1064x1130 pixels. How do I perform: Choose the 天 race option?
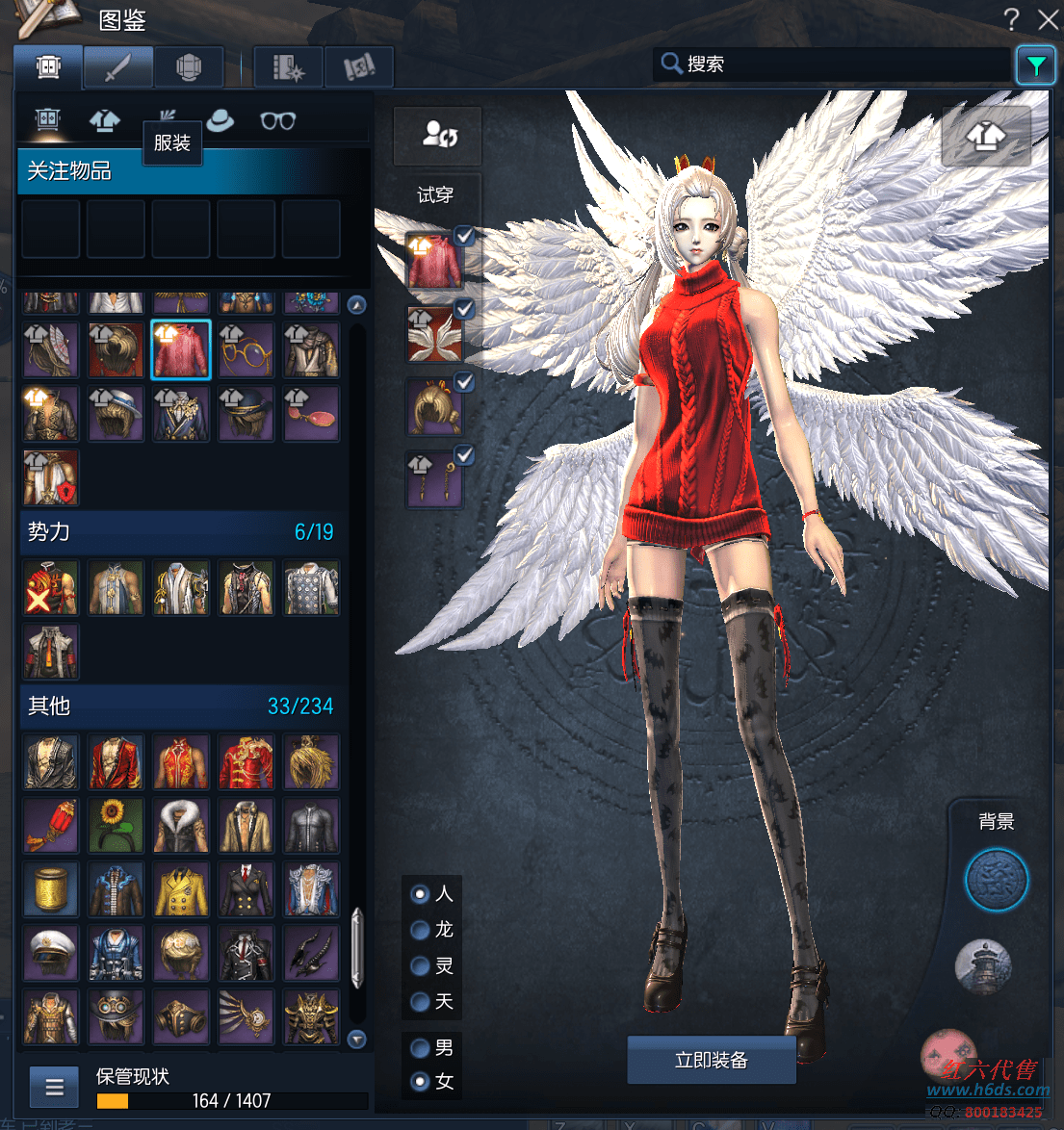[x=420, y=1002]
